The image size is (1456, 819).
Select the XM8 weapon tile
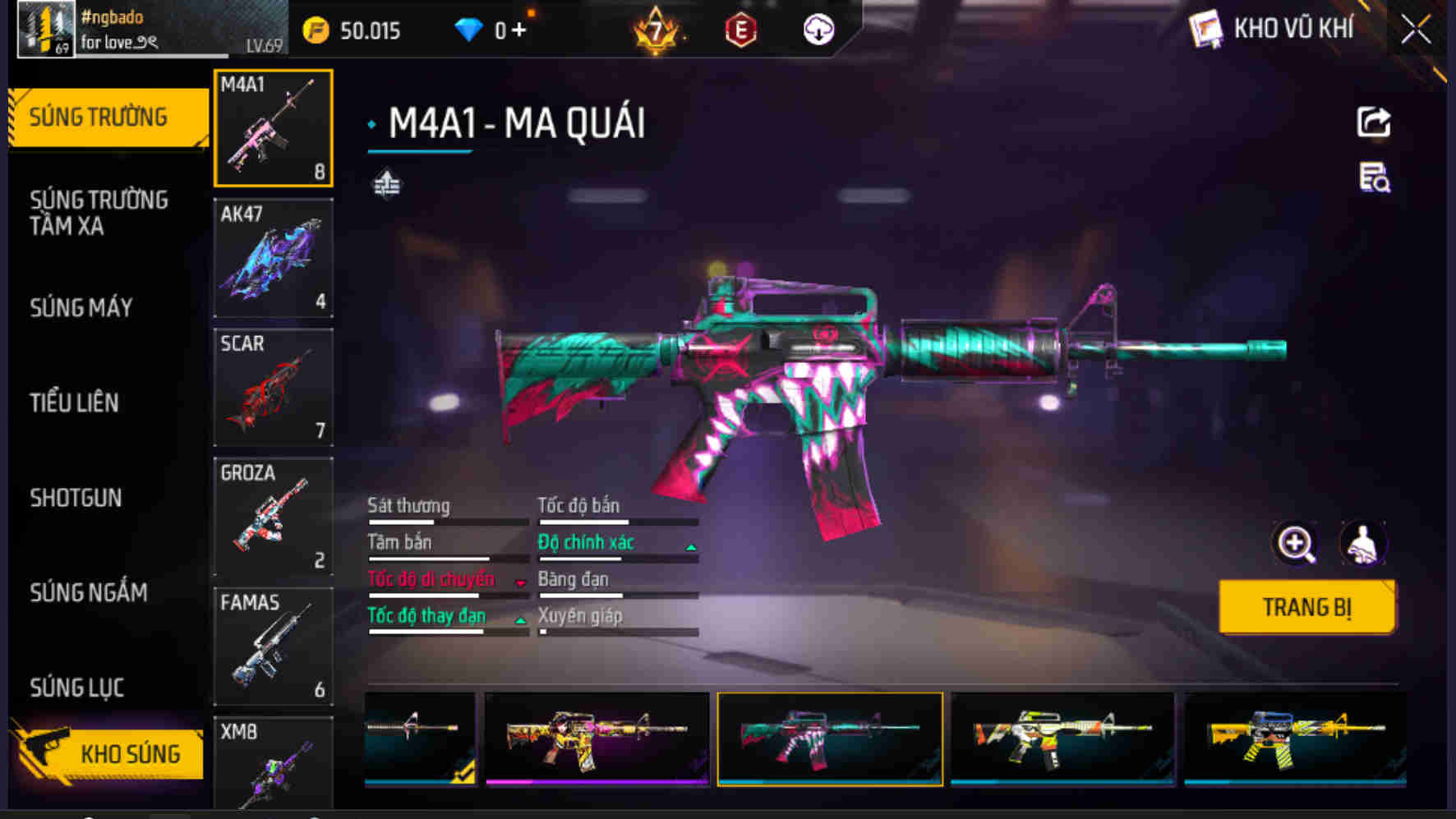[x=273, y=764]
